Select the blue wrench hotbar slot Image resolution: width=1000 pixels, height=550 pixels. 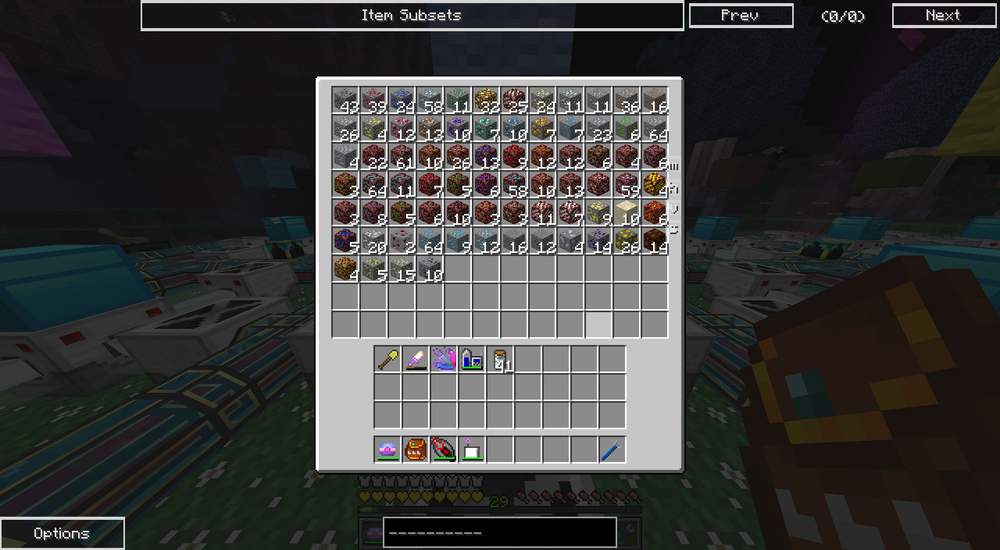612,449
